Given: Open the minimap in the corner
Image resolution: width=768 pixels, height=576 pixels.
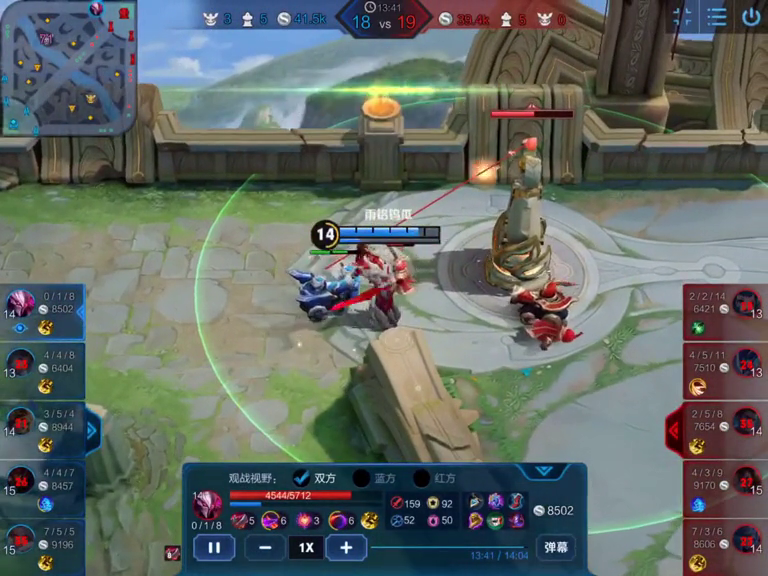Looking at the screenshot, I should [68, 67].
